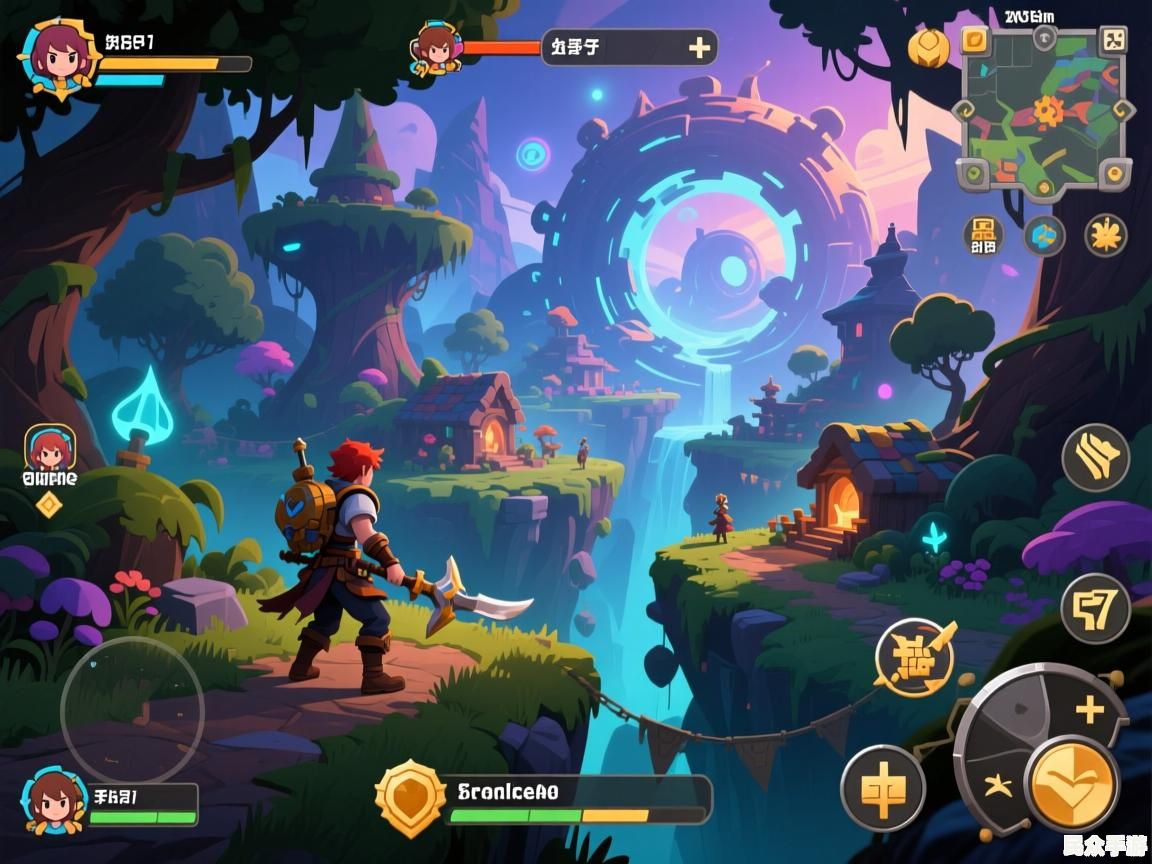Tap the gold coin icon beside the minimap
1152x864 pixels.
pyautogui.click(x=928, y=47)
